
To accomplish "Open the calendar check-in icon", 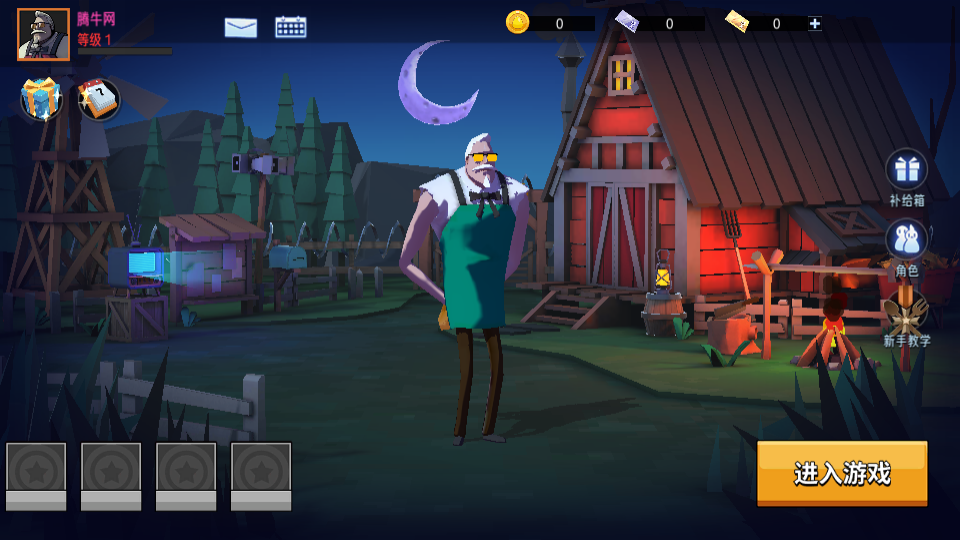I will click(x=291, y=27).
